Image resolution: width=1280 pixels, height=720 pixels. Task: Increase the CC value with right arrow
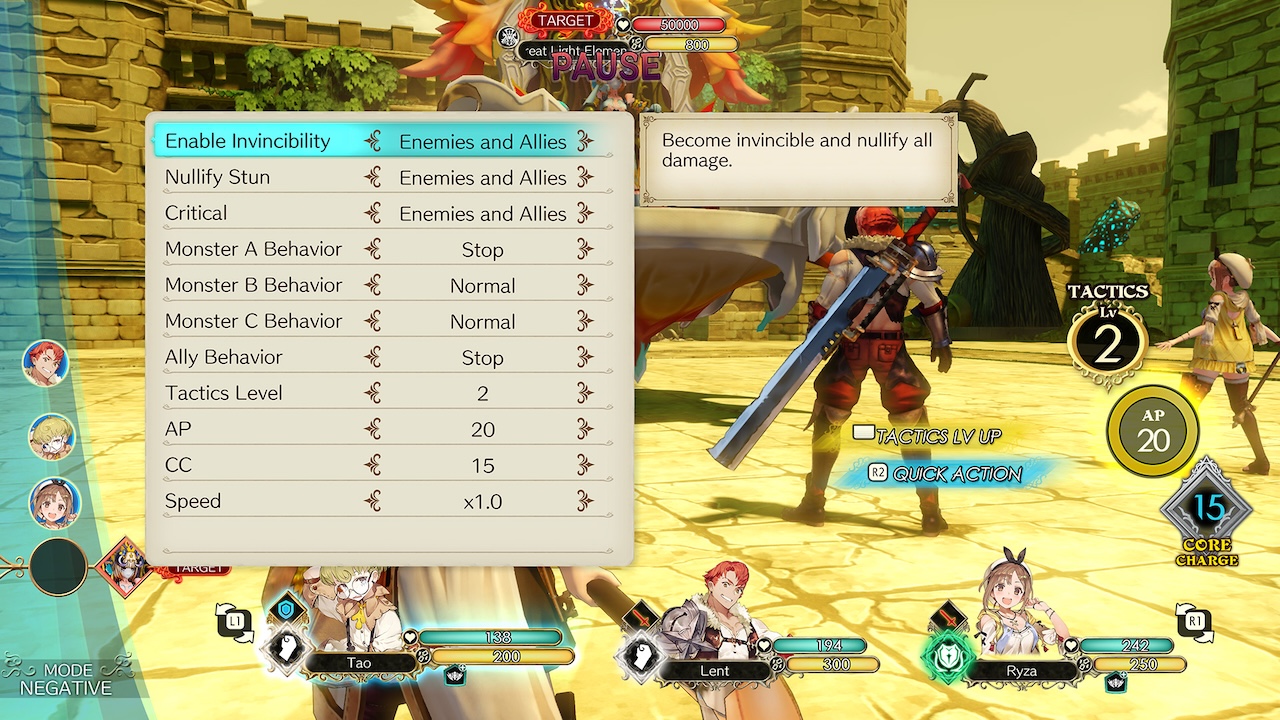pyautogui.click(x=586, y=465)
